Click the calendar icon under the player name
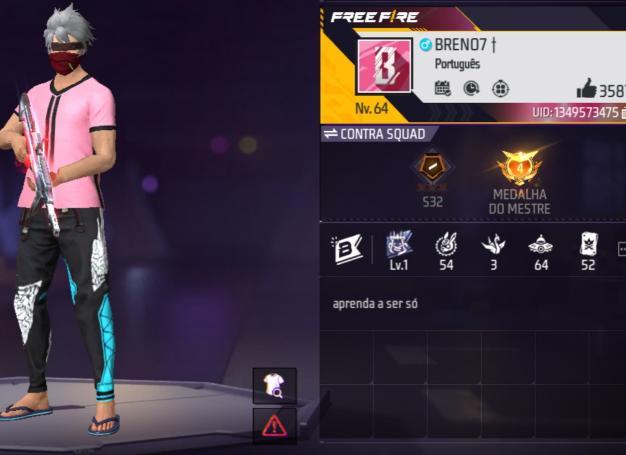The height and width of the screenshot is (455, 626). click(x=442, y=89)
